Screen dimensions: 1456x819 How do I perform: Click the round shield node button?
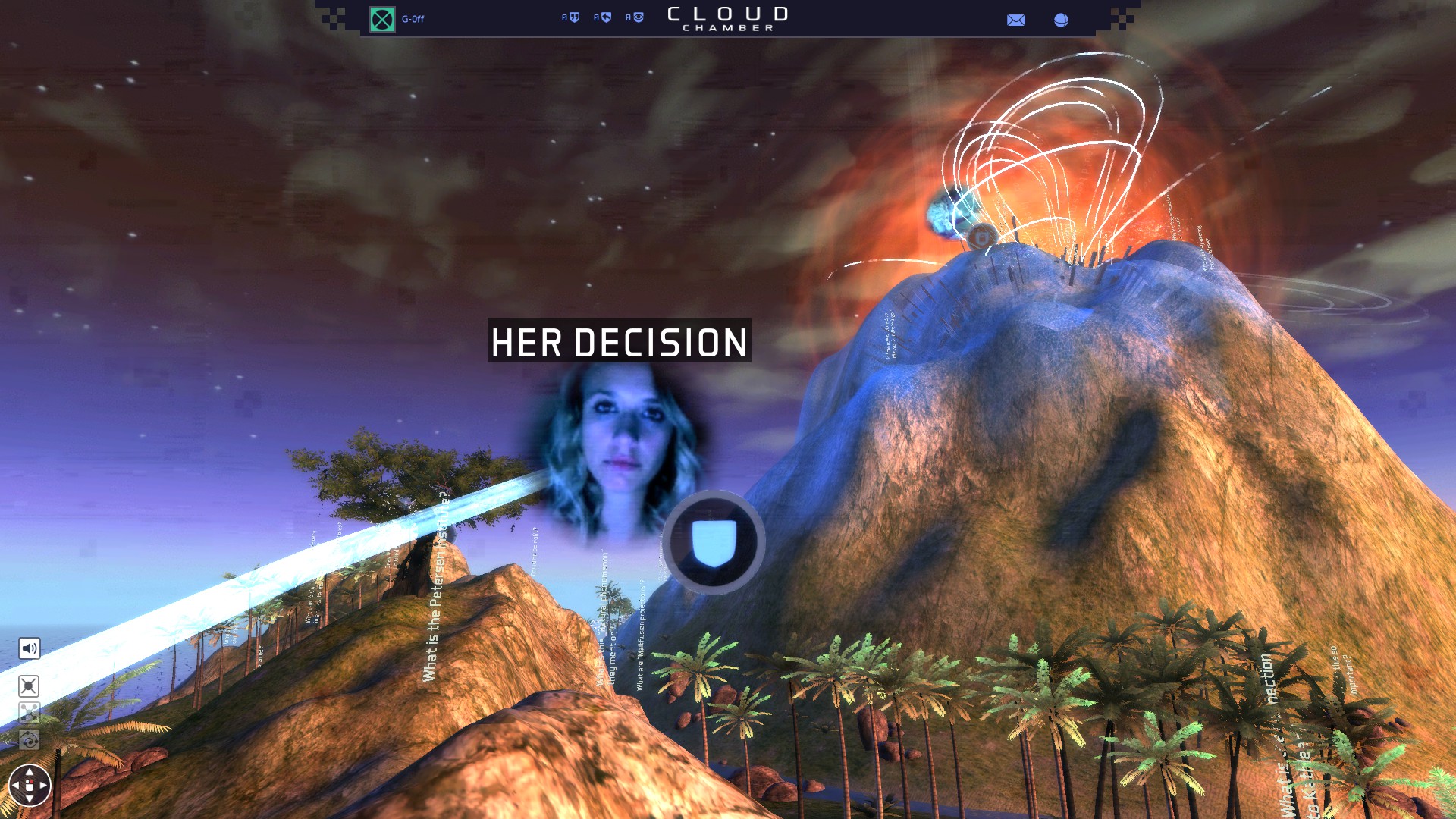pos(714,543)
